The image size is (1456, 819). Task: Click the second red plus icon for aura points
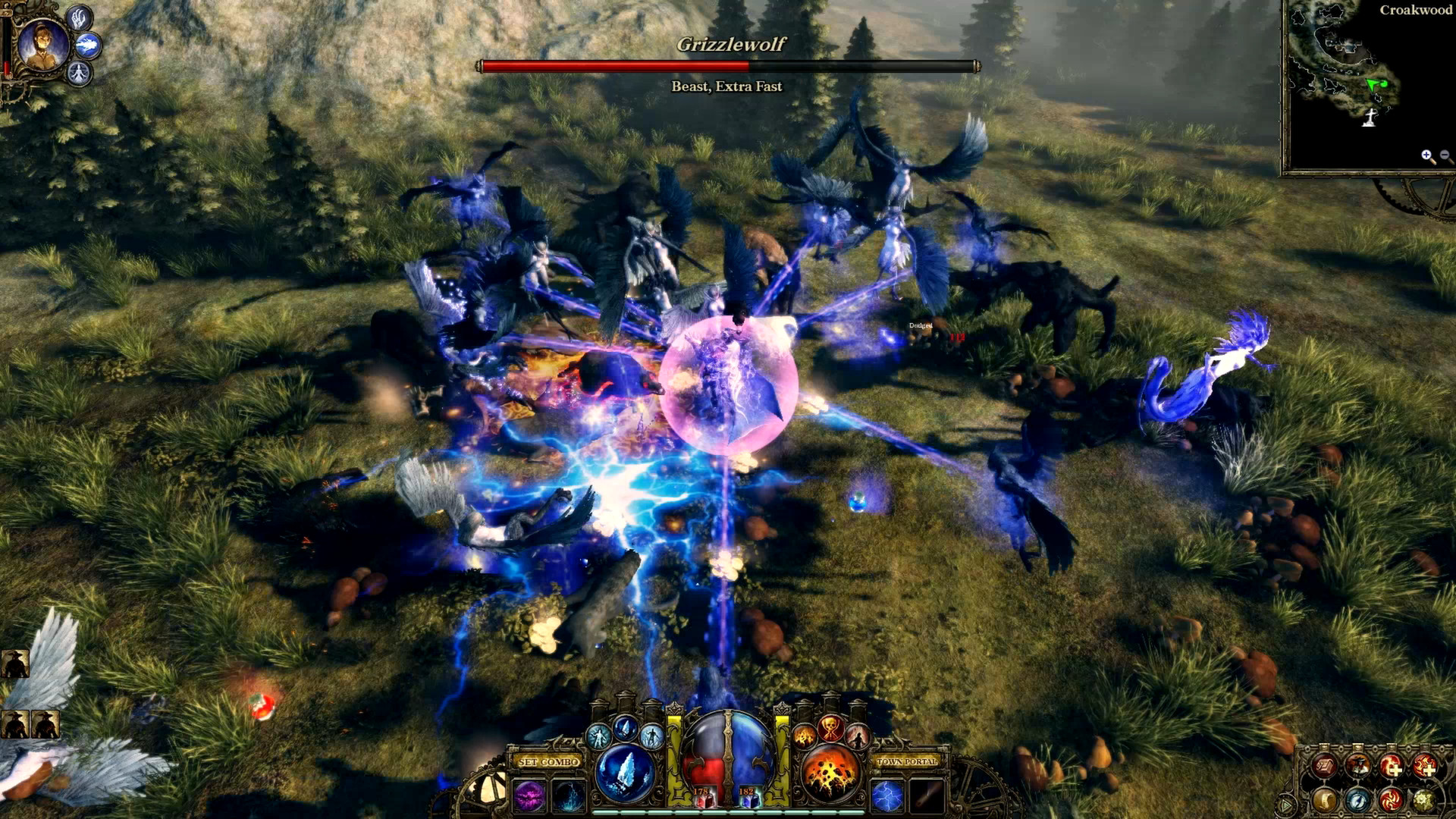click(1426, 766)
